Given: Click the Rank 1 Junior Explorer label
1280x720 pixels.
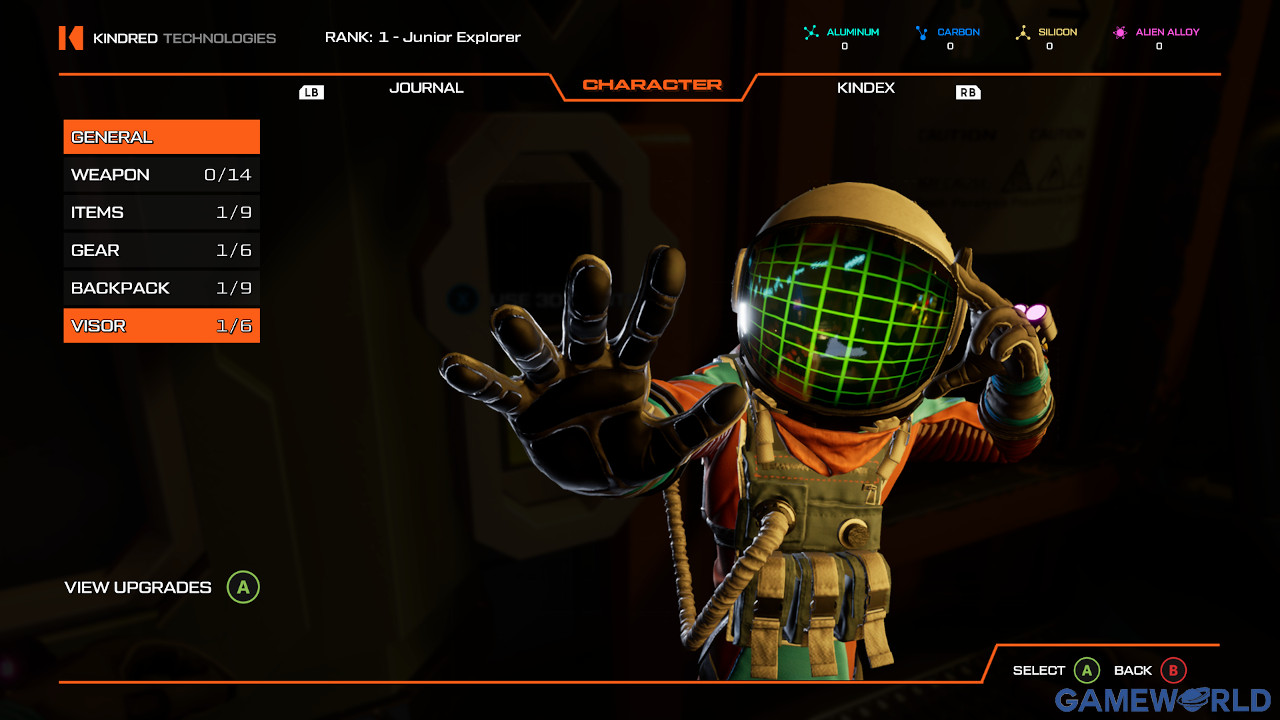Looking at the screenshot, I should pos(422,37).
